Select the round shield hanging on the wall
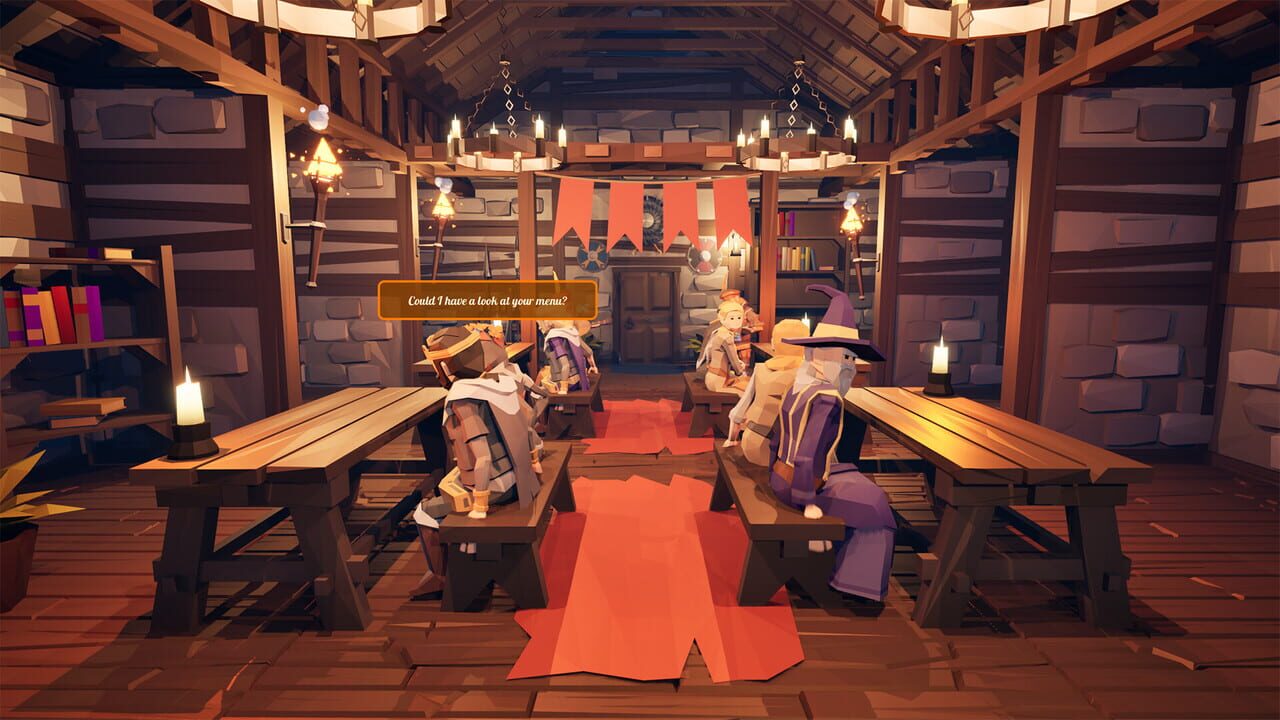The height and width of the screenshot is (720, 1280). click(592, 255)
